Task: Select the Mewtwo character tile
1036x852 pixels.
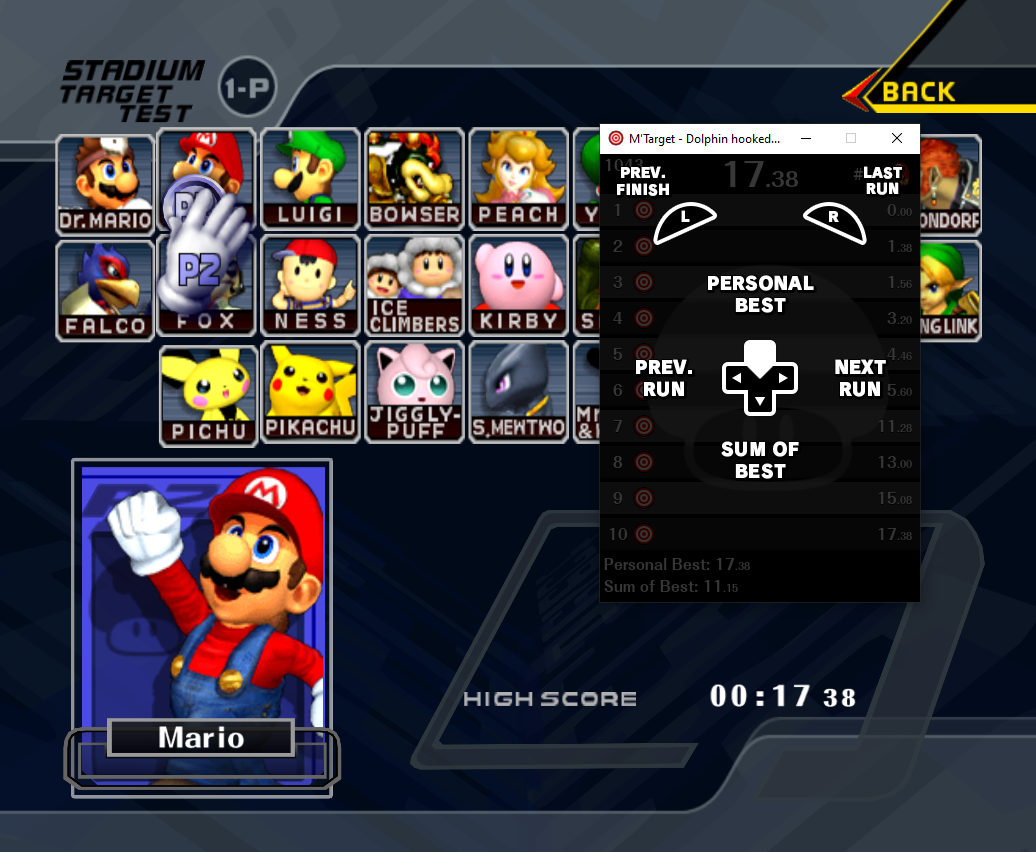Action: (518, 392)
